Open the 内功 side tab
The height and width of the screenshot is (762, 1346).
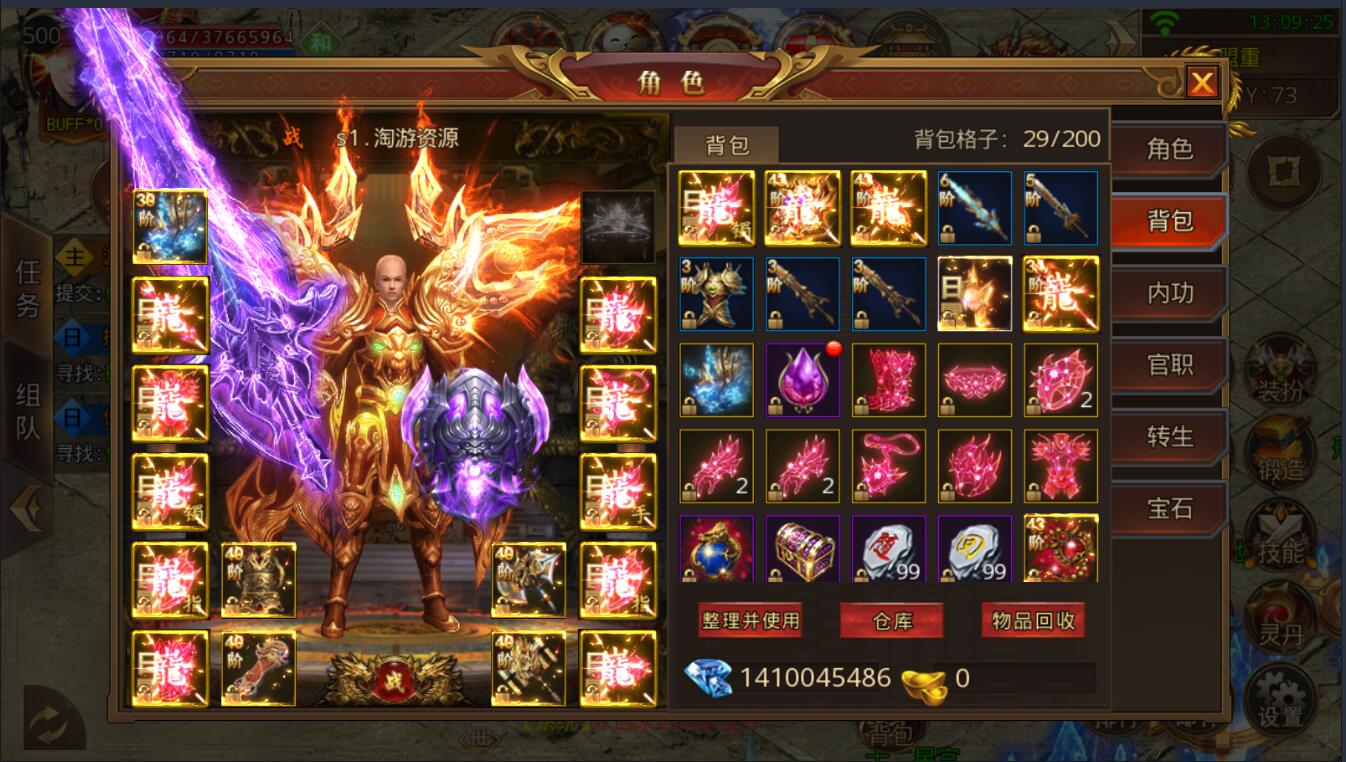1169,293
